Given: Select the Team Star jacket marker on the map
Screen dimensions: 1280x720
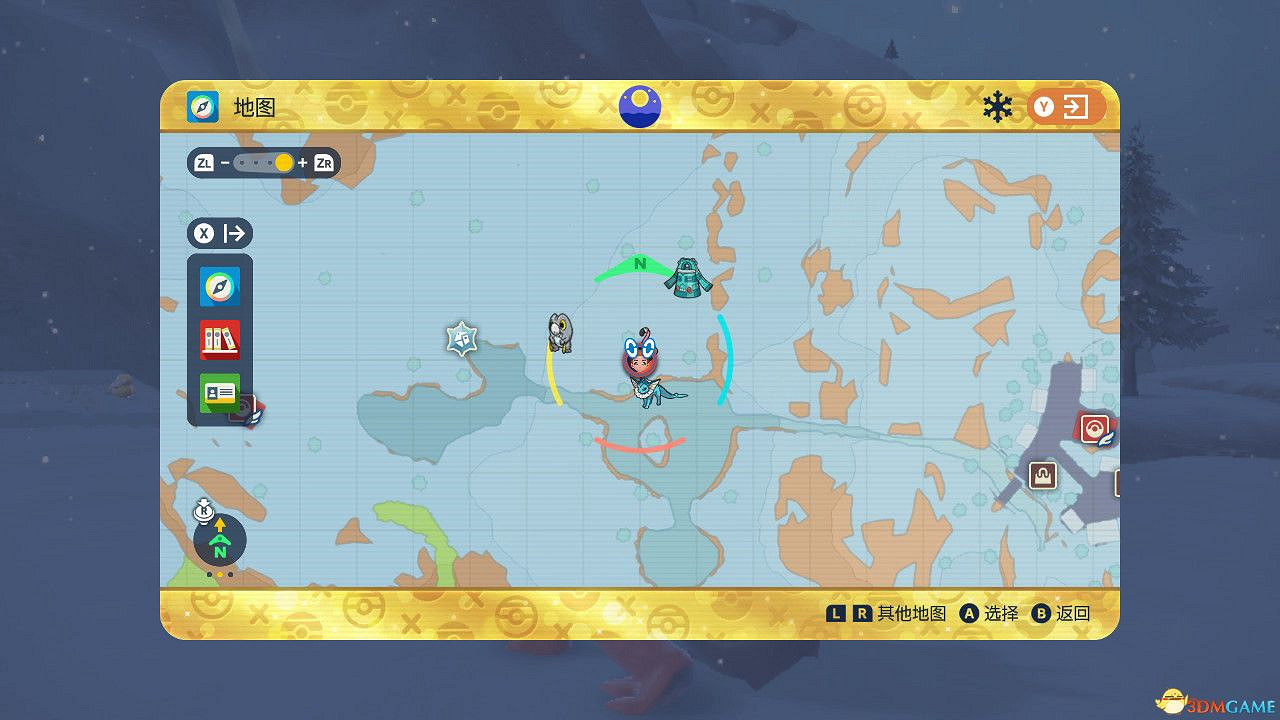Looking at the screenshot, I should [x=689, y=279].
